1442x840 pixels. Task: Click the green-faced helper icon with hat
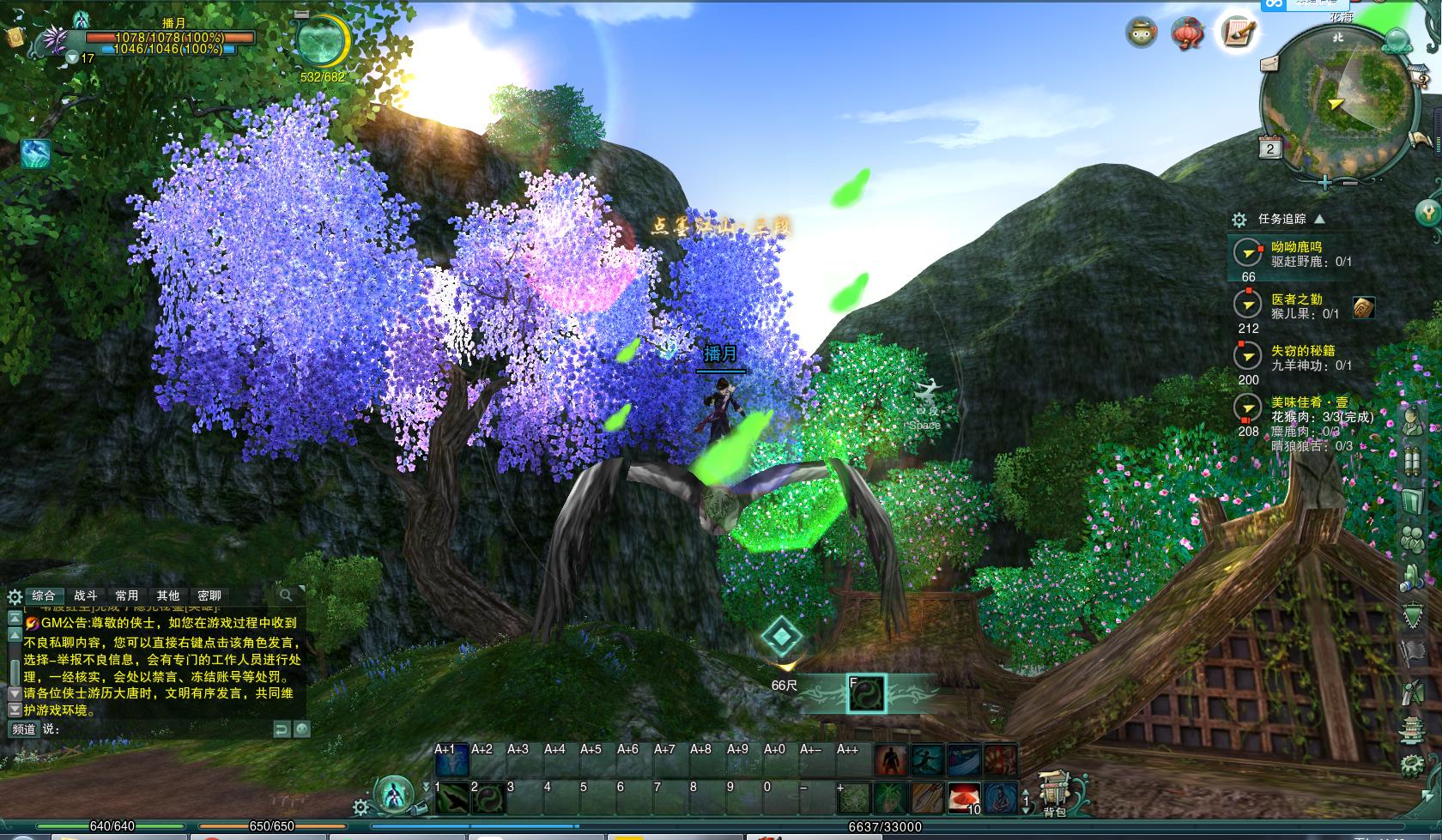pyautogui.click(x=1141, y=33)
